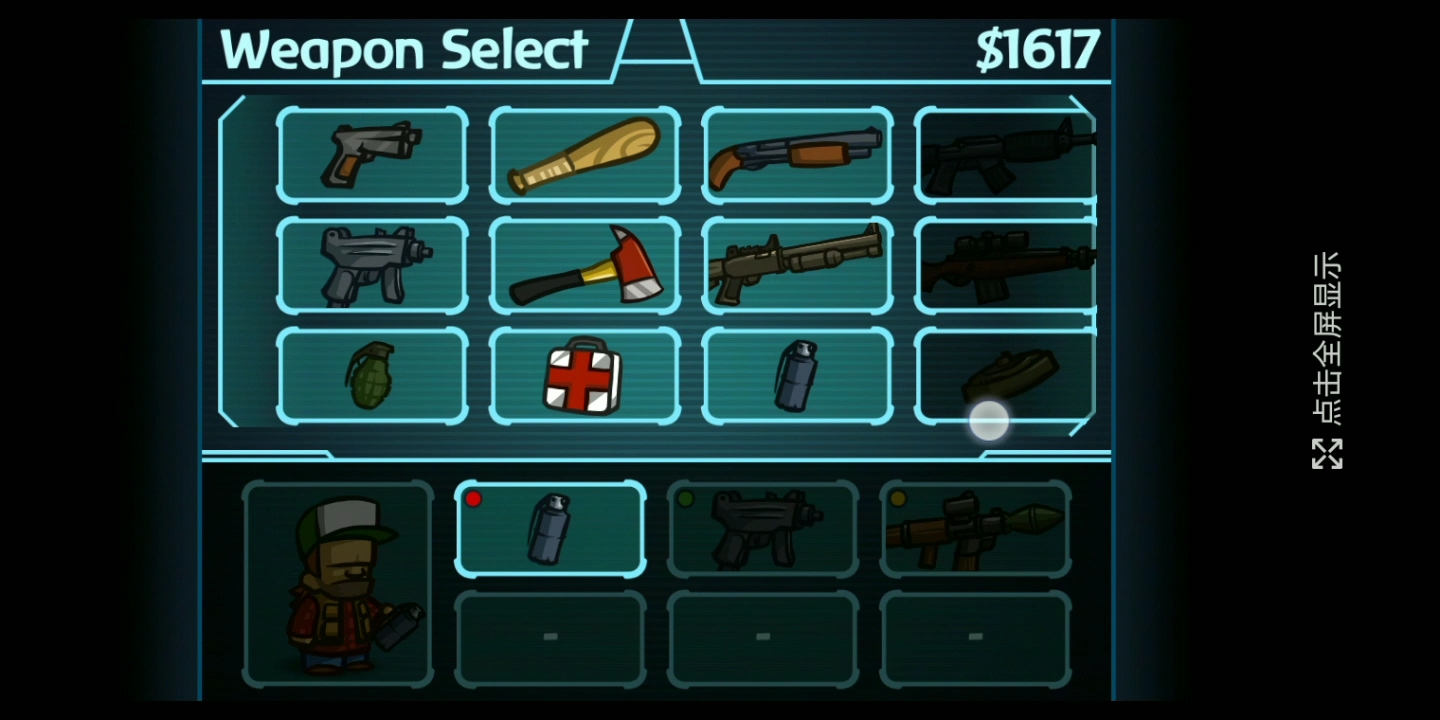Viewport: 1440px width, 720px height.
Task: Choose the green frag grenade
Action: pyautogui.click(x=372, y=376)
